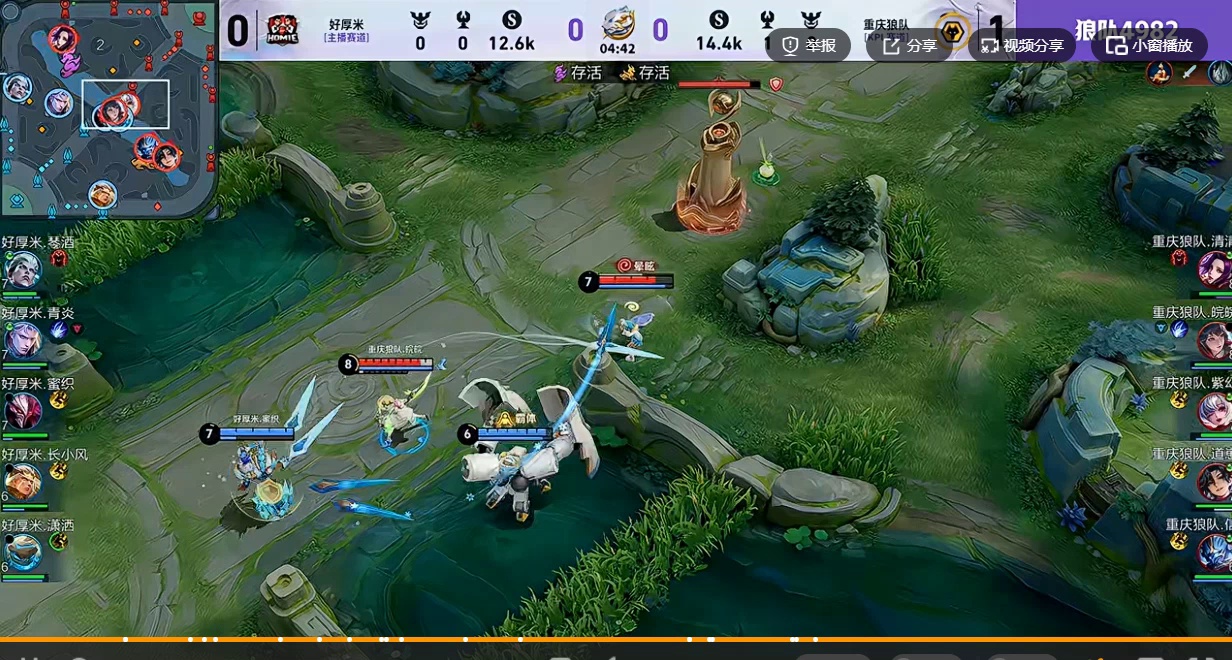1232x660 pixels.
Task: Select player 好厚米.青炎 portrait
Action: pyautogui.click(x=22, y=339)
